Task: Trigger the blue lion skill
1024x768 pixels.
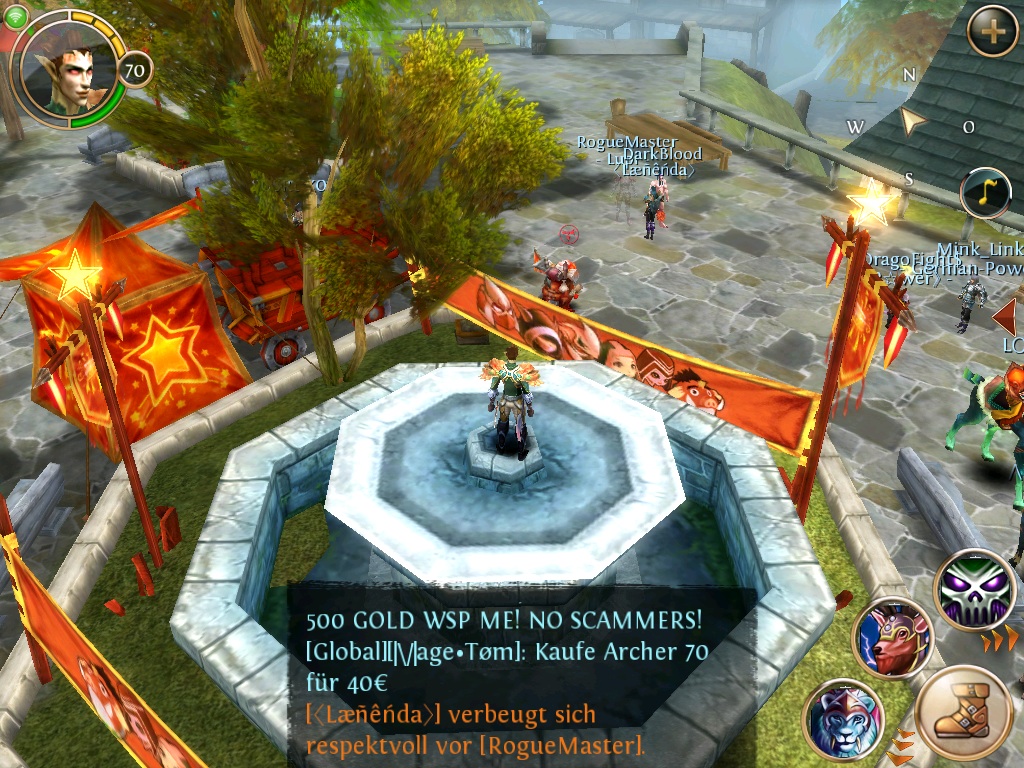Action: pyautogui.click(x=842, y=718)
